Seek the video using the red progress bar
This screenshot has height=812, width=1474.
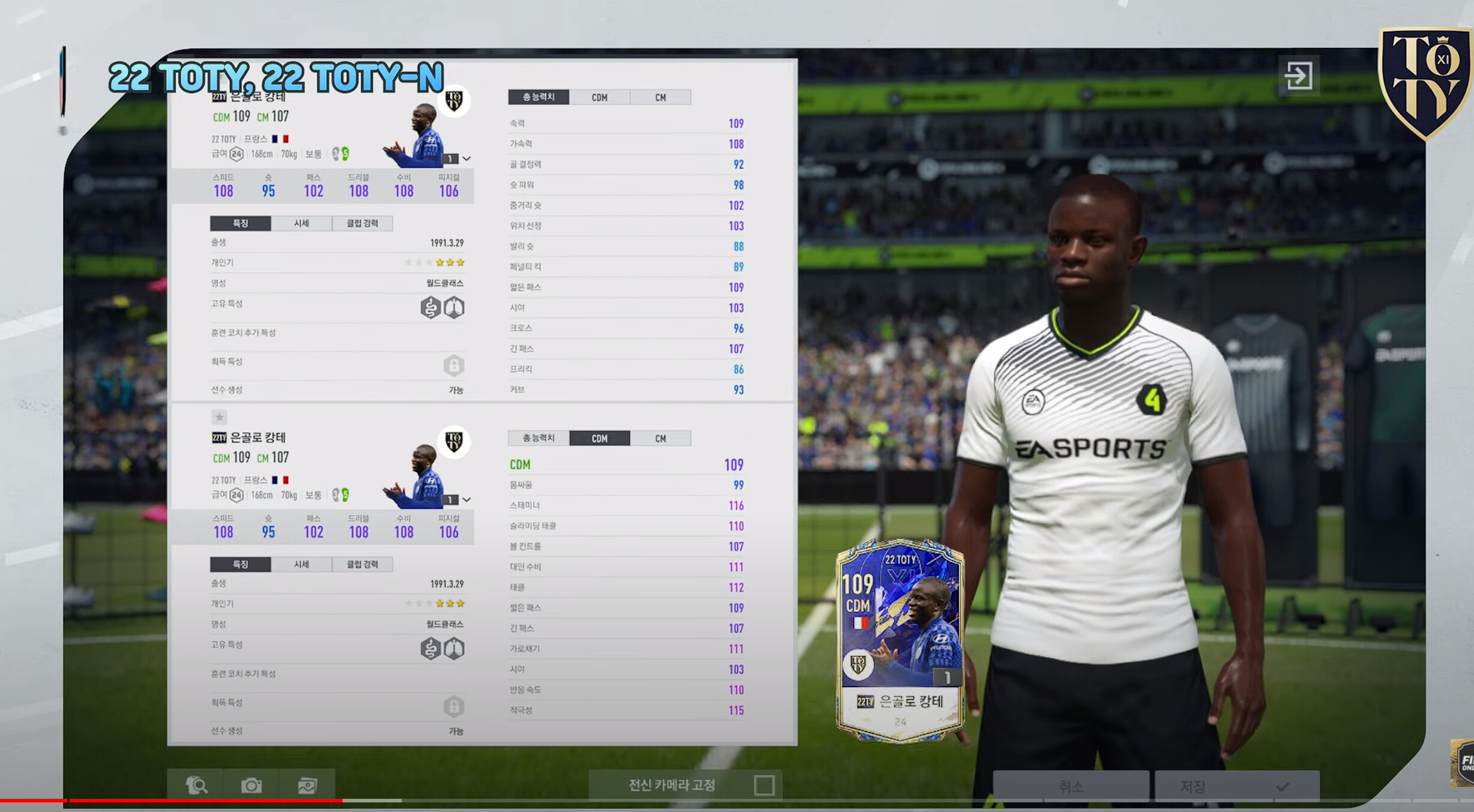point(204,800)
